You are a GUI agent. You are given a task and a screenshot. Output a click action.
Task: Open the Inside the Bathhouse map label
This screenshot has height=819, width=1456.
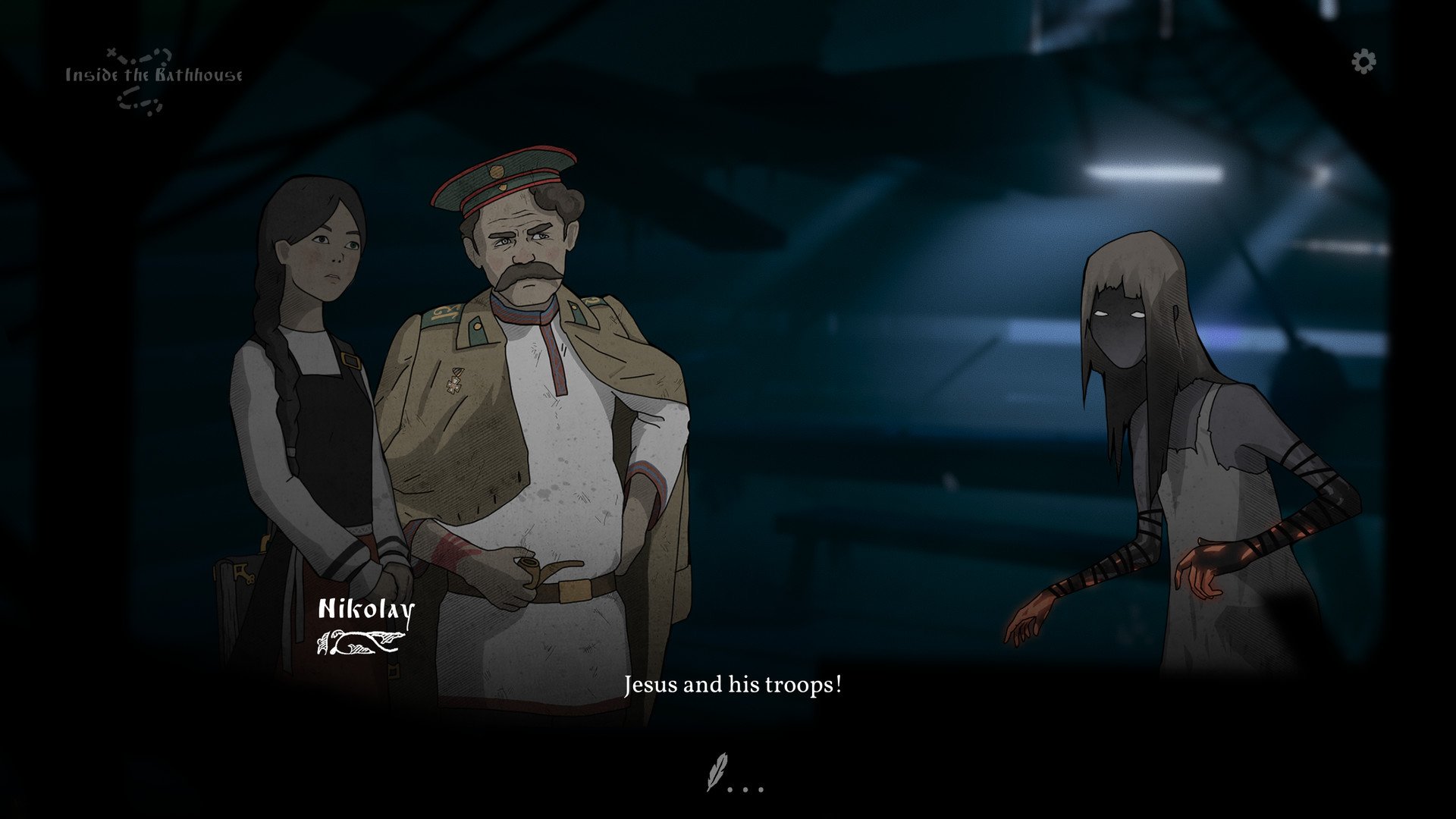coord(153,76)
